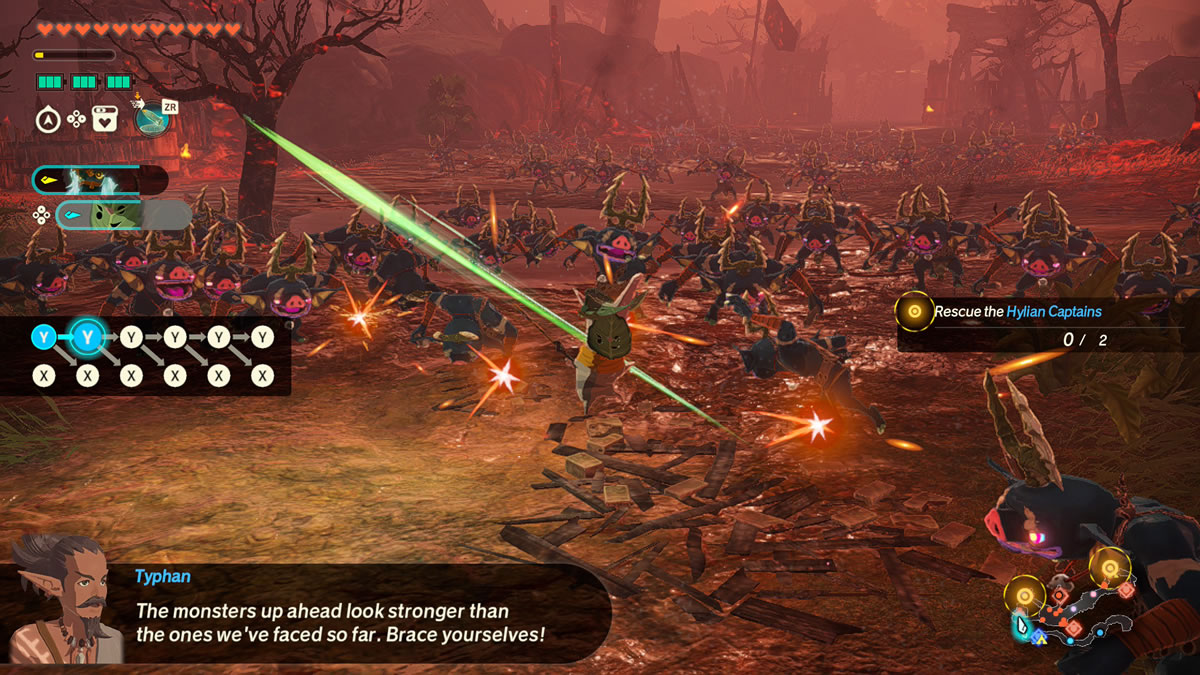The image size is (1200, 675).
Task: Select the highlighted glowing Y combo node
Action: [87, 338]
